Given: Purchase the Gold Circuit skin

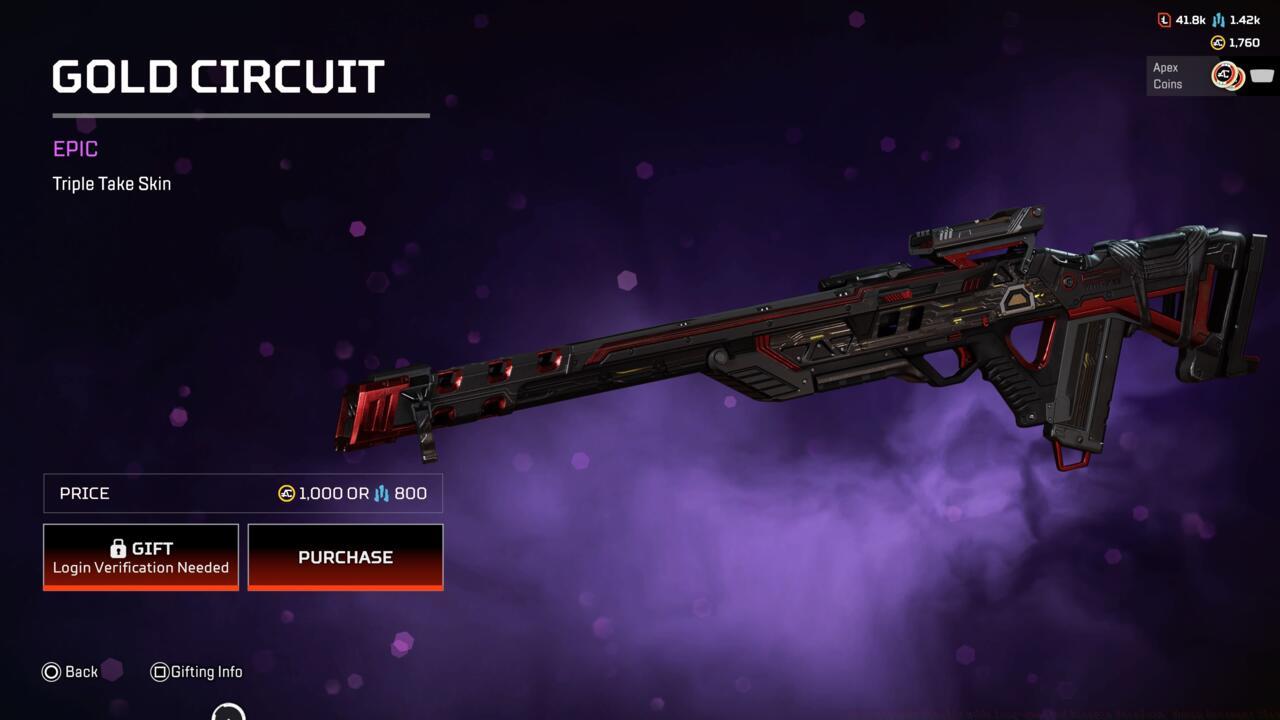Looking at the screenshot, I should pyautogui.click(x=345, y=557).
